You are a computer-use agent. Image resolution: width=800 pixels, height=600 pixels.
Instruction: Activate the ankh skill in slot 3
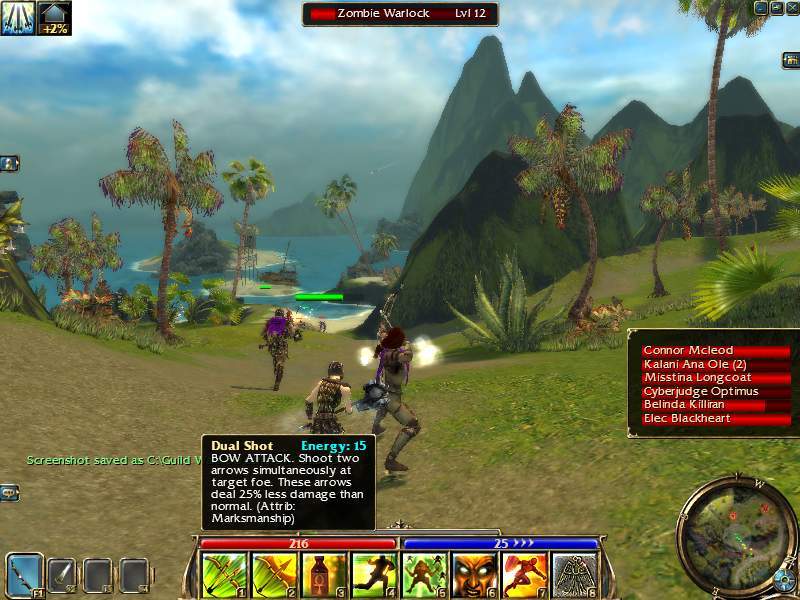[324, 575]
